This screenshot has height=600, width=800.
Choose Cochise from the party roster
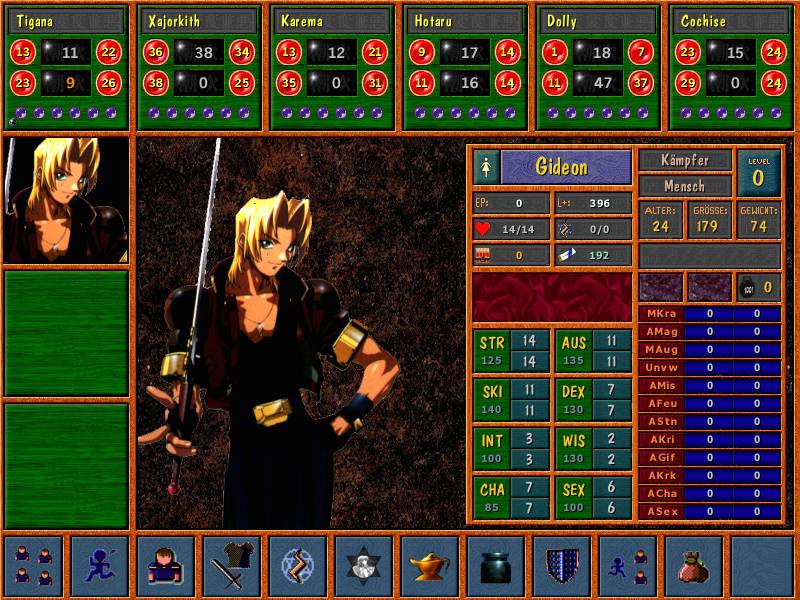[731, 21]
